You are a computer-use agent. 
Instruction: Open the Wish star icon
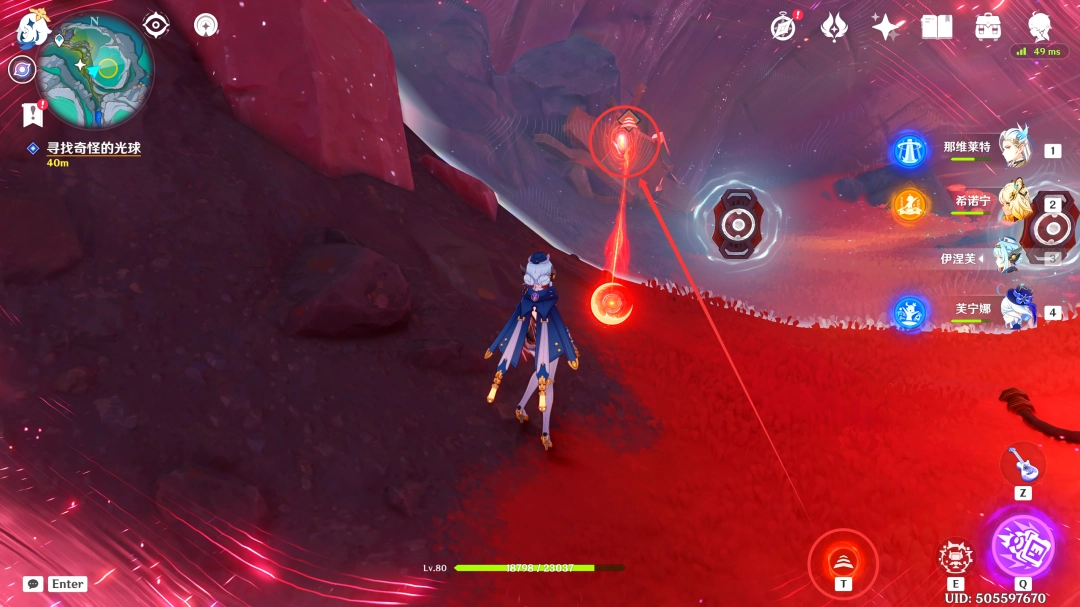pyautogui.click(x=886, y=27)
